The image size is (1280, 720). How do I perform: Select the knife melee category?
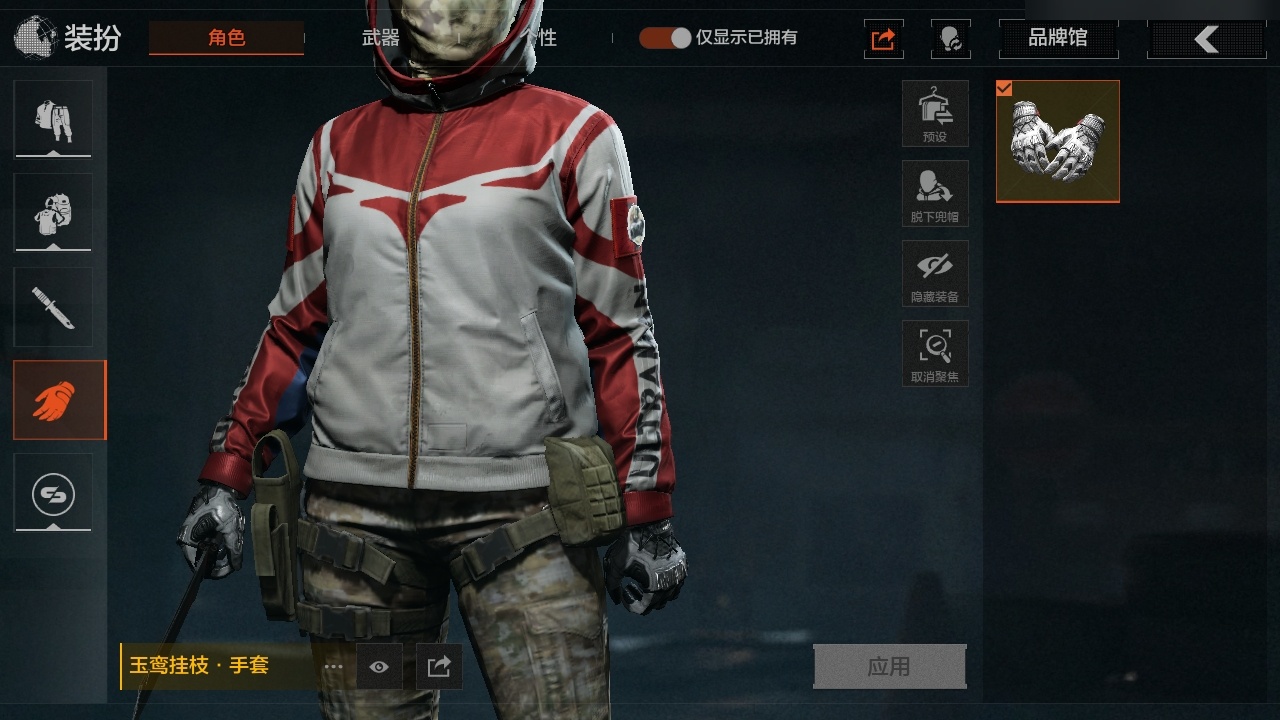click(53, 306)
